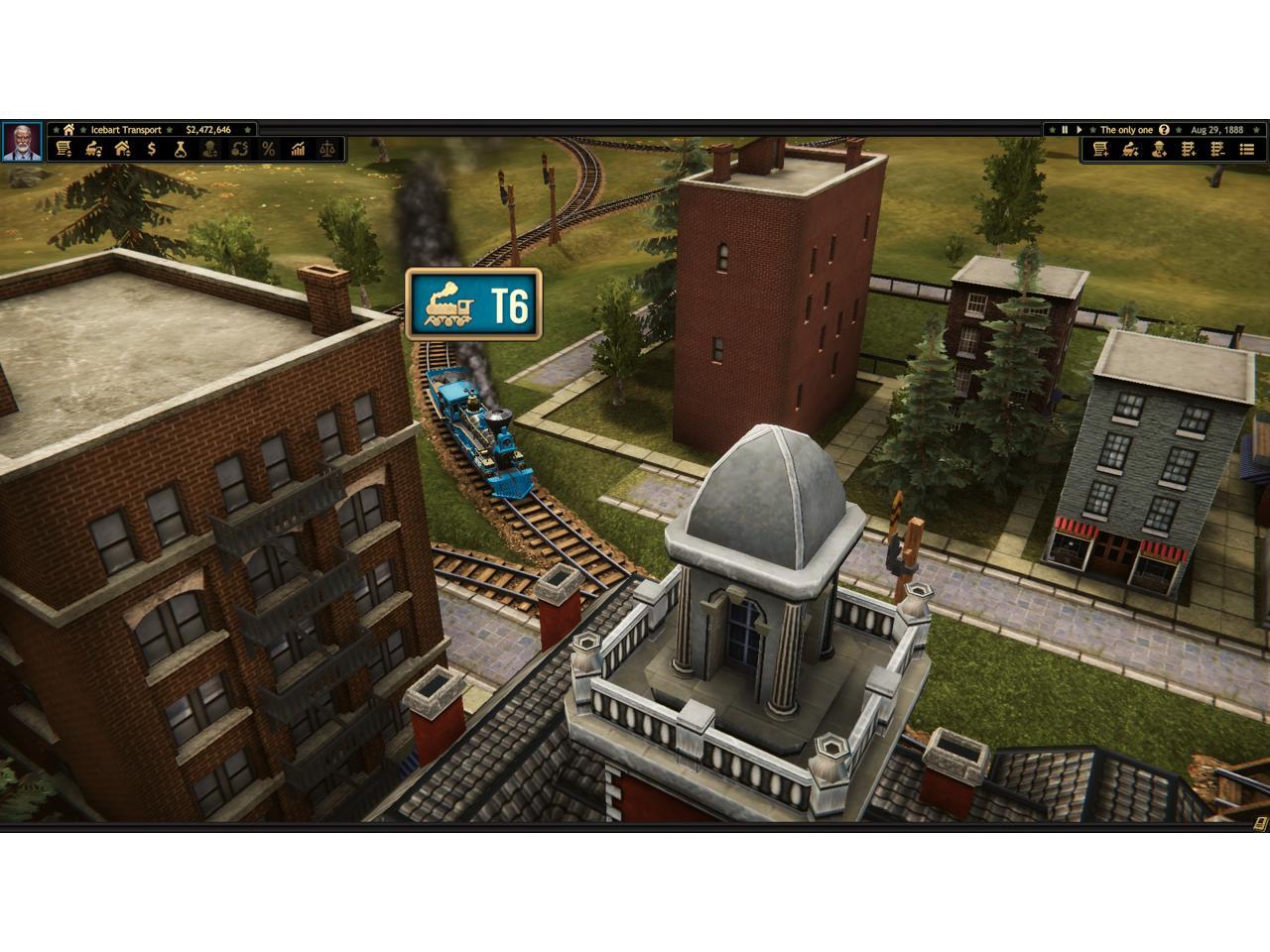This screenshot has width=1270, height=952.
Task: Open the question mark scenario help
Action: pyautogui.click(x=1164, y=130)
